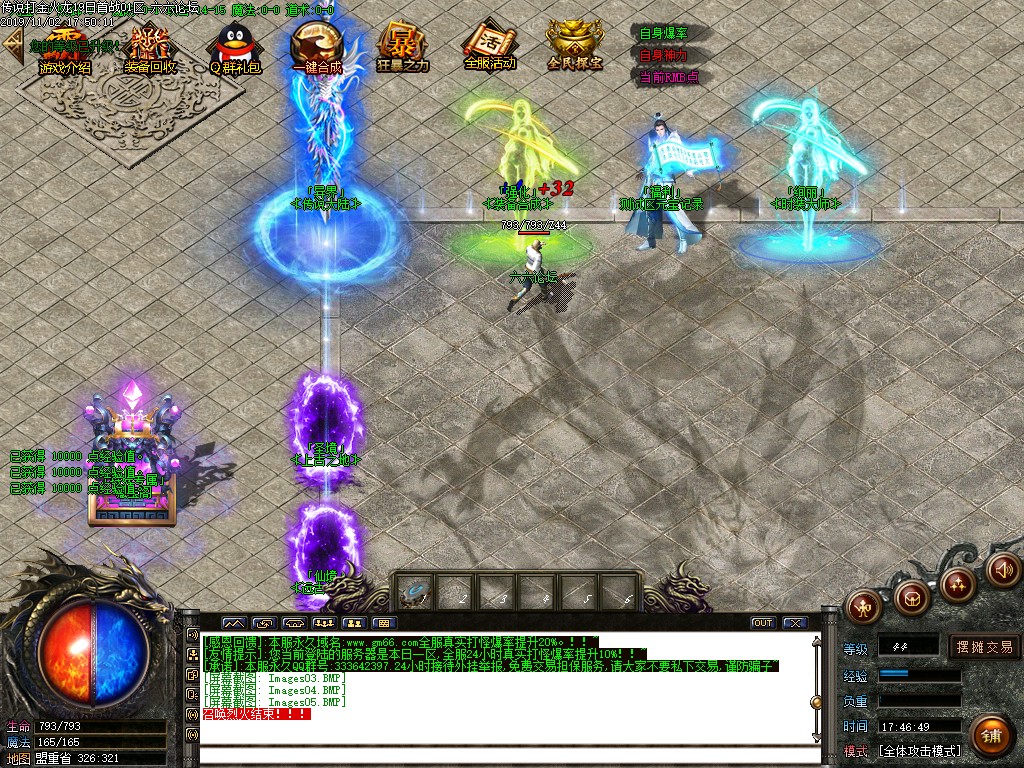The height and width of the screenshot is (768, 1024).
Task: Close the chat panel with X button
Action: coord(794,623)
